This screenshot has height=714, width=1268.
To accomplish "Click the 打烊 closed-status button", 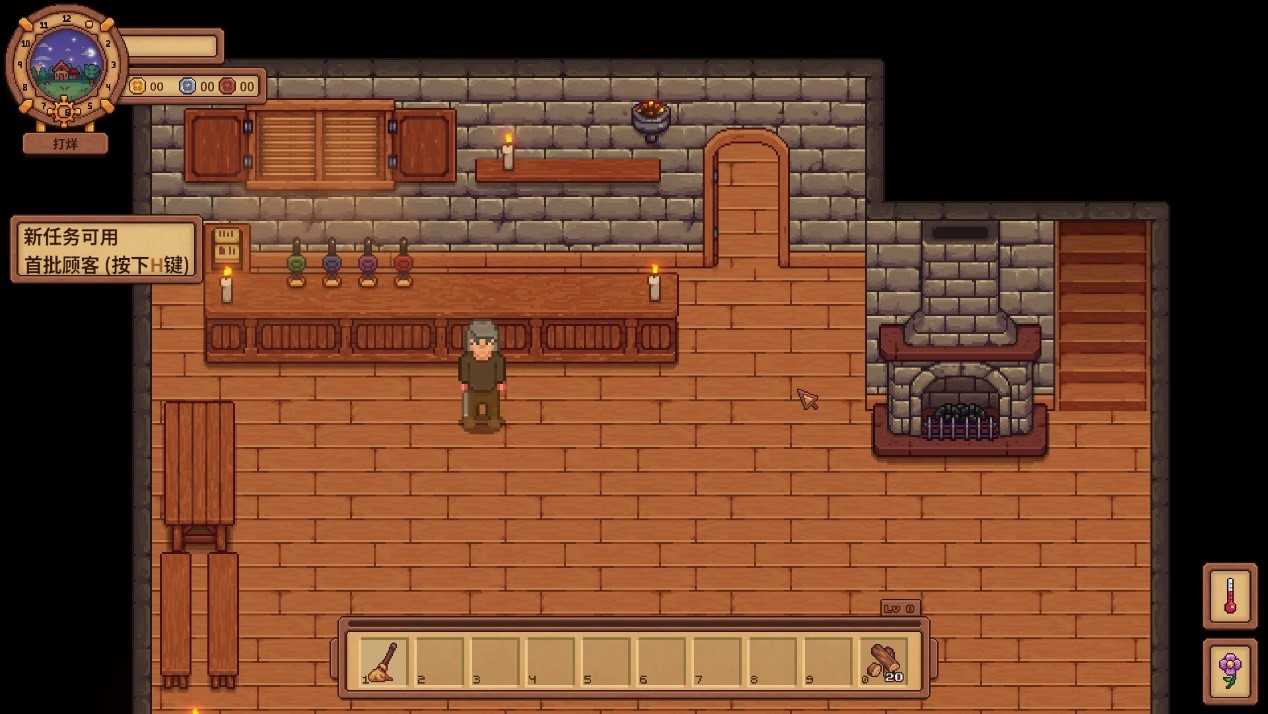I will point(65,144).
